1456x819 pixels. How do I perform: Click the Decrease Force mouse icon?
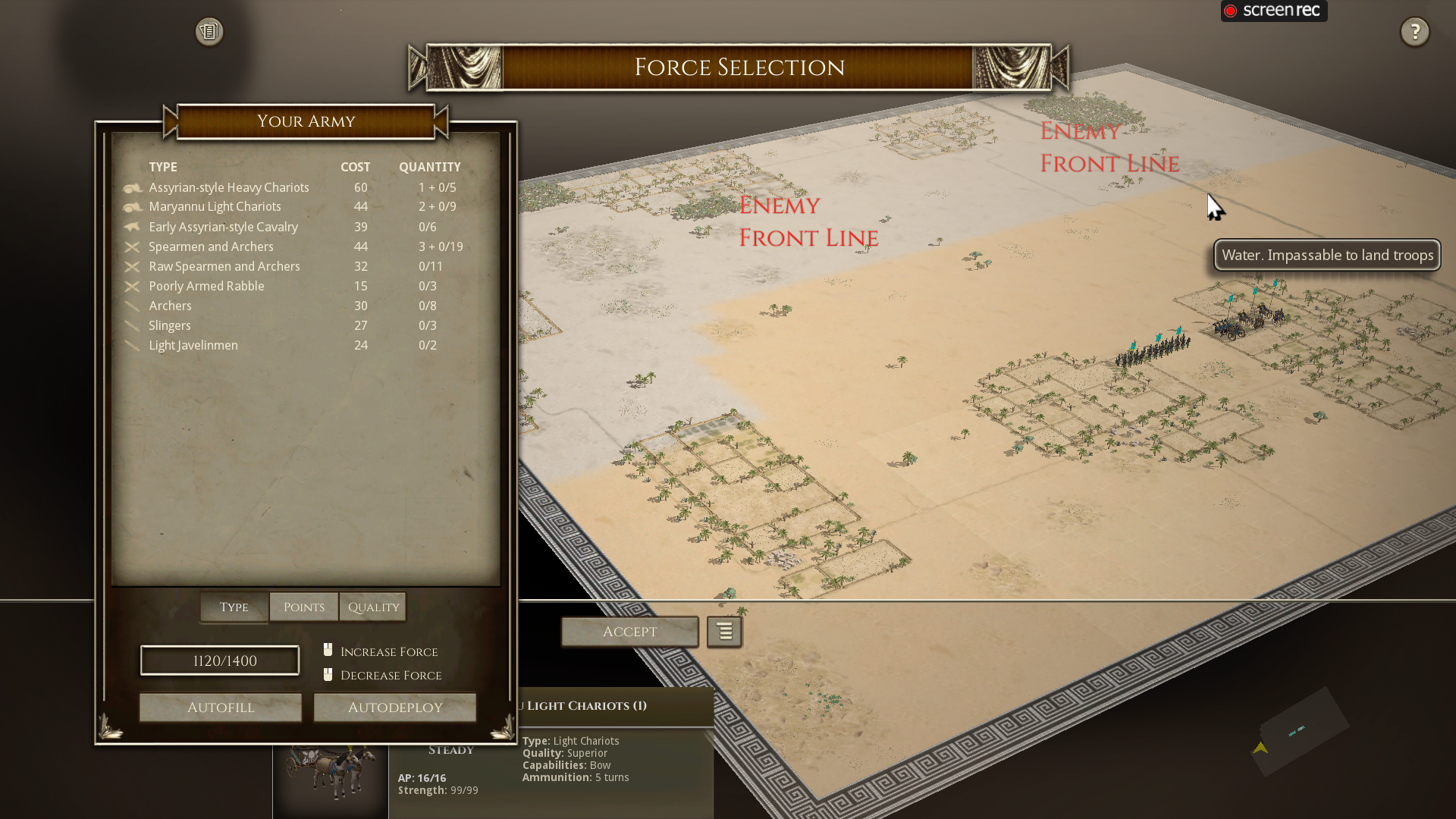328,673
